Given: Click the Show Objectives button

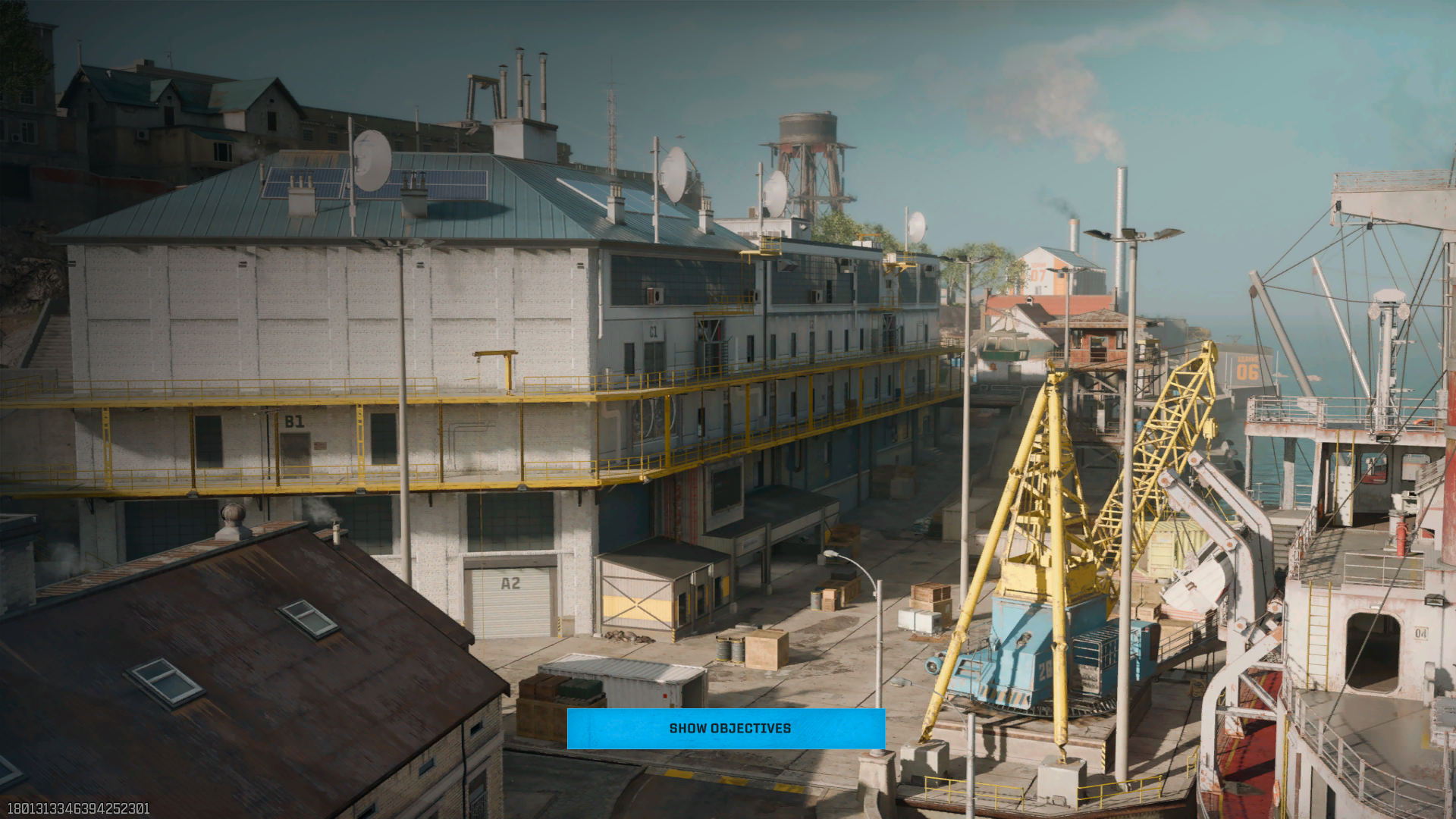Looking at the screenshot, I should (726, 728).
